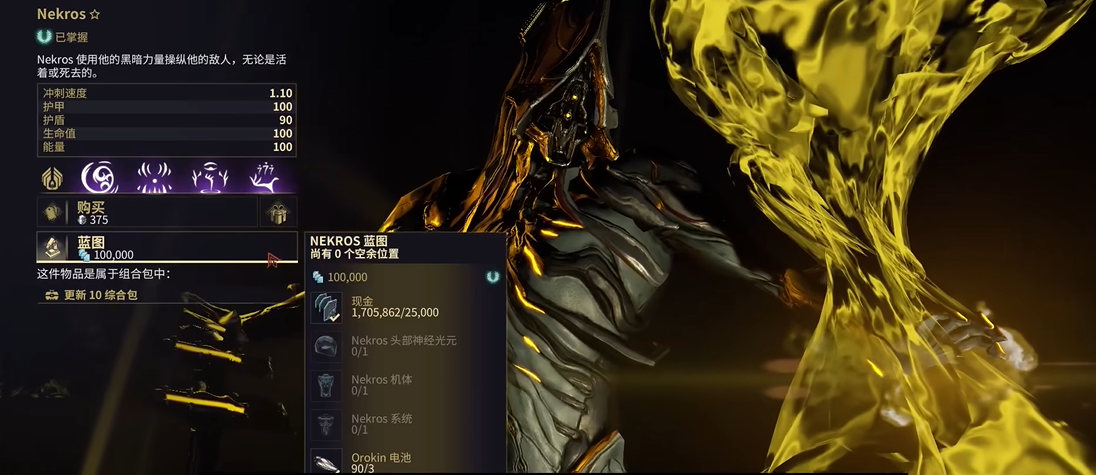This screenshot has height=475, width=1096.
Task: View the Soul Punch ability icon
Action: 100,178
